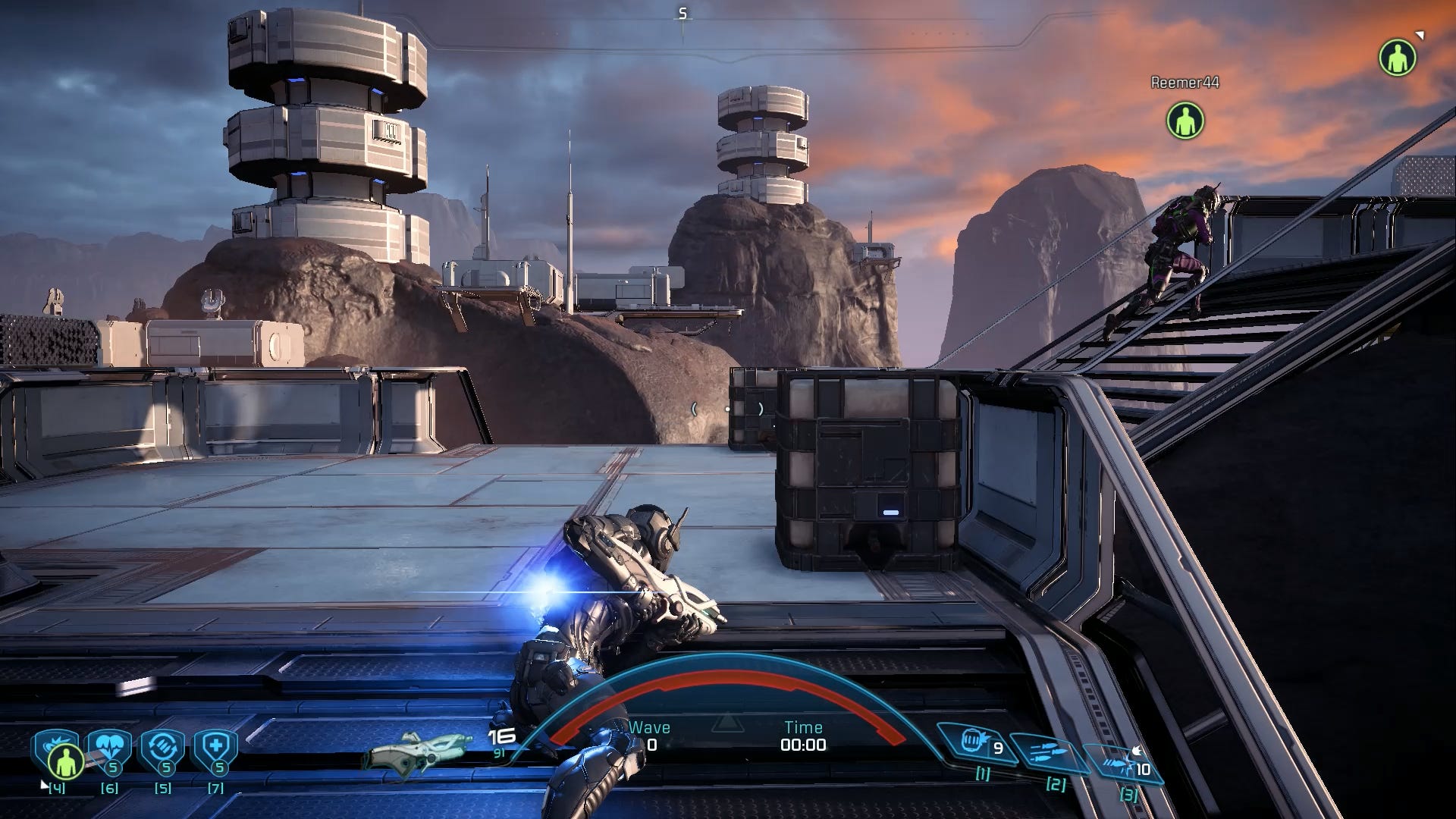Select the green player icon above slot [4]

point(64,761)
